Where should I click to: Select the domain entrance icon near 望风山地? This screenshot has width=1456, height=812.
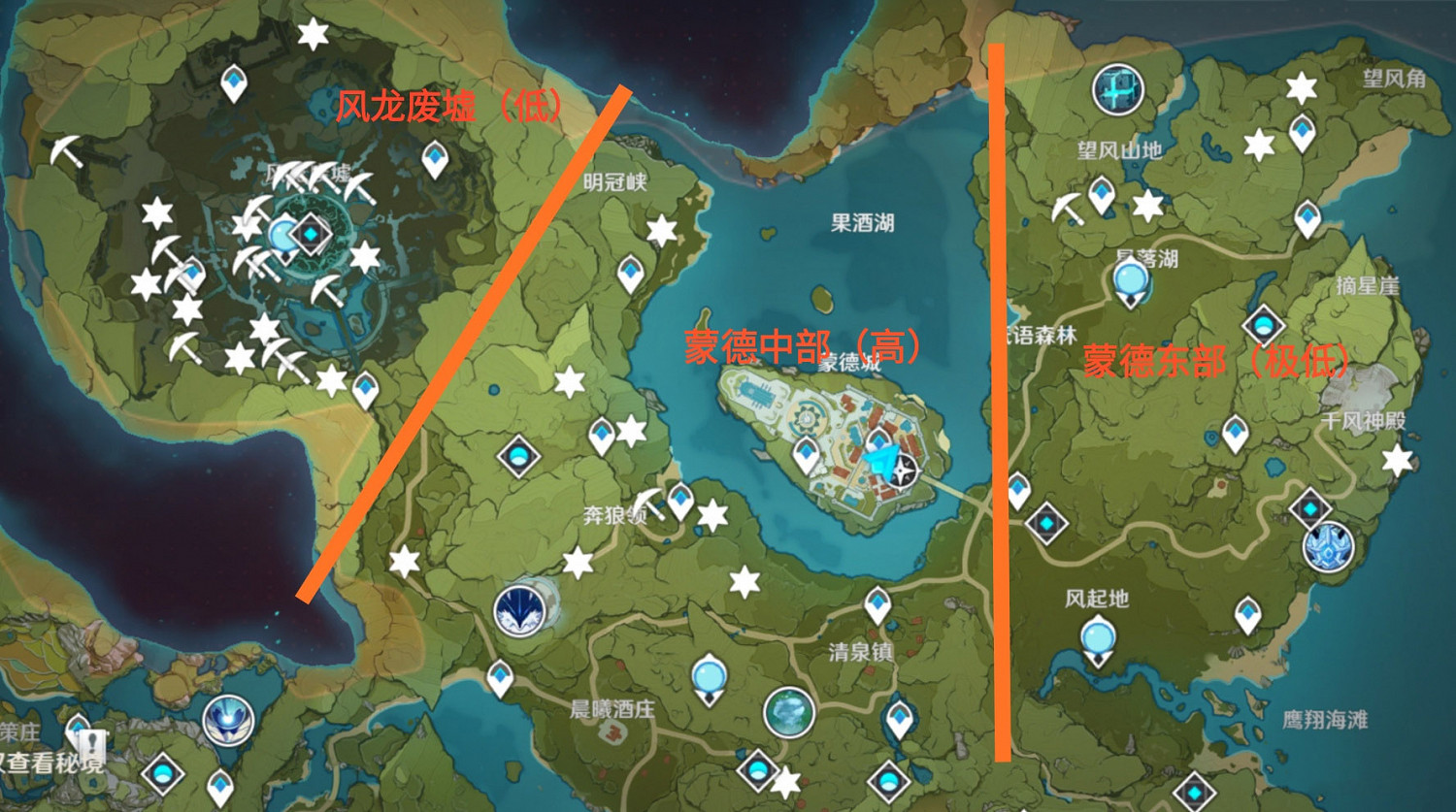1116,89
